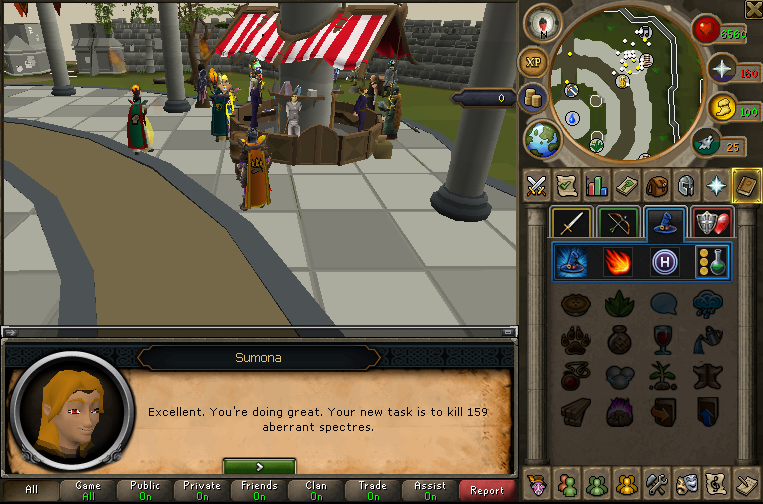Continue Sumona's dialogue with the green arrow
The width and height of the screenshot is (763, 504).
coord(259,466)
